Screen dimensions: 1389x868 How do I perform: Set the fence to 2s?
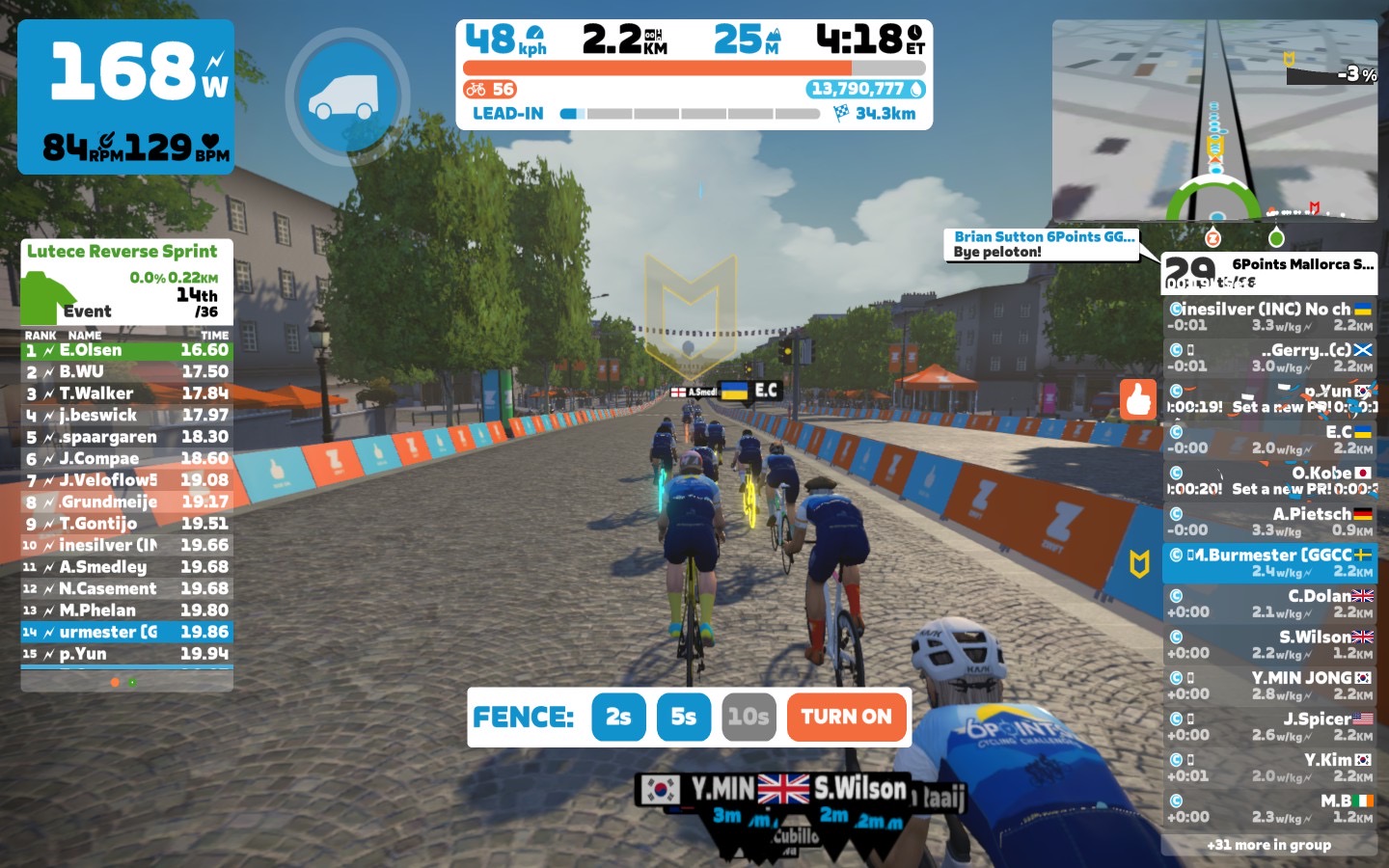(x=618, y=717)
